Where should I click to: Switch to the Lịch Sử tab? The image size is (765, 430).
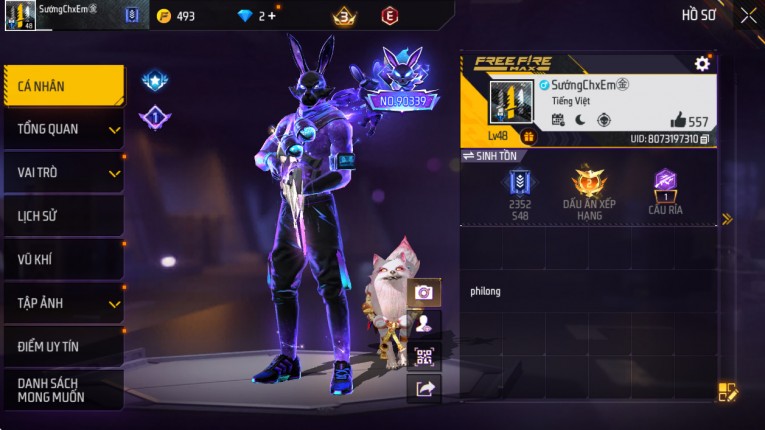pyautogui.click(x=63, y=216)
